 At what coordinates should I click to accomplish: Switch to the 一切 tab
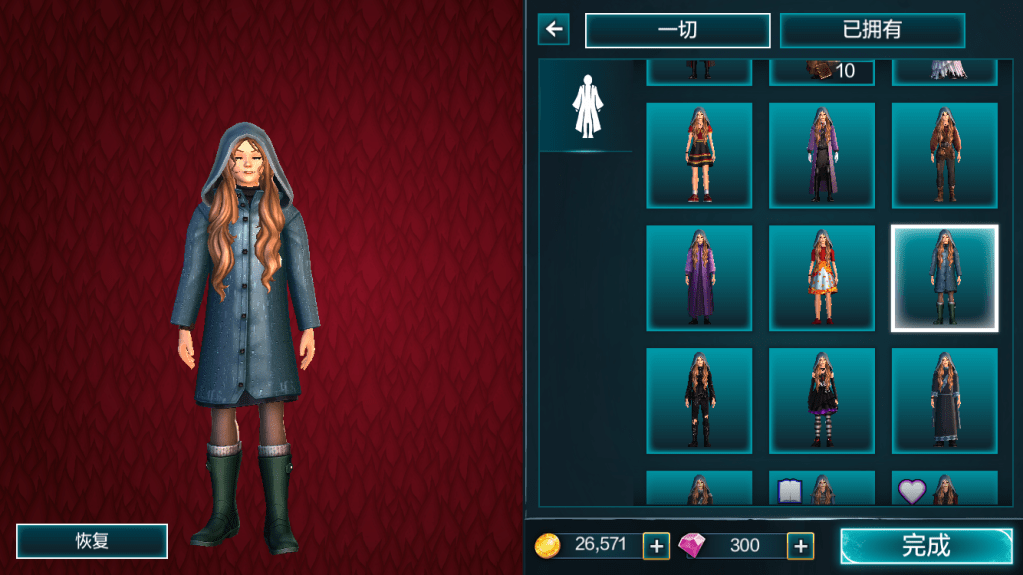pyautogui.click(x=677, y=30)
